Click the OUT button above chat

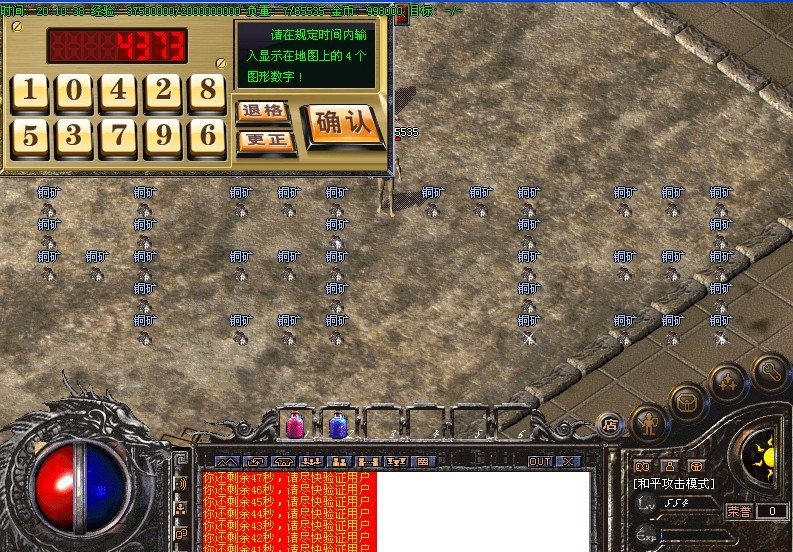click(540, 462)
